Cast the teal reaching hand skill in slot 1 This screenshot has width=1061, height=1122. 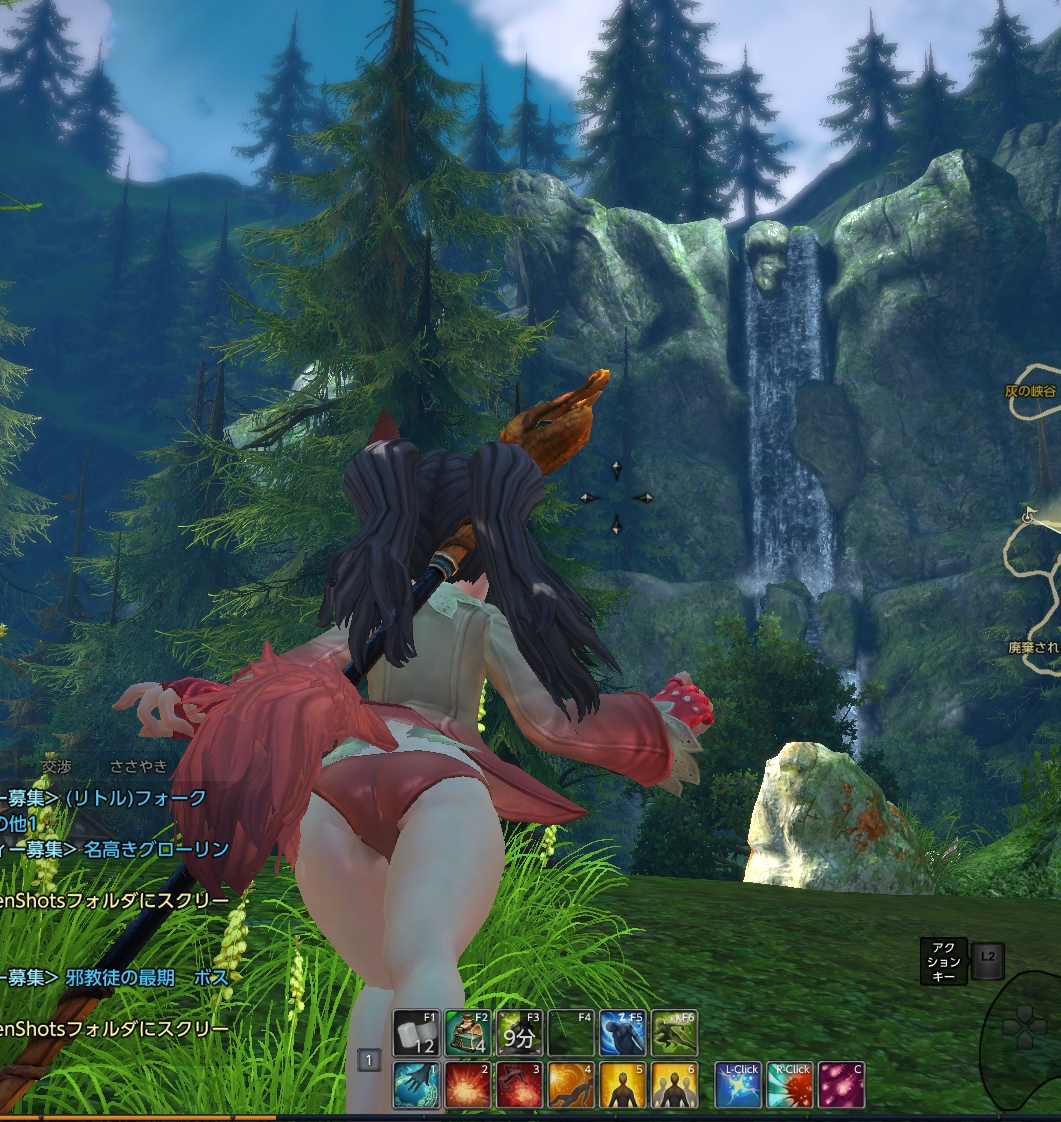(x=417, y=1086)
